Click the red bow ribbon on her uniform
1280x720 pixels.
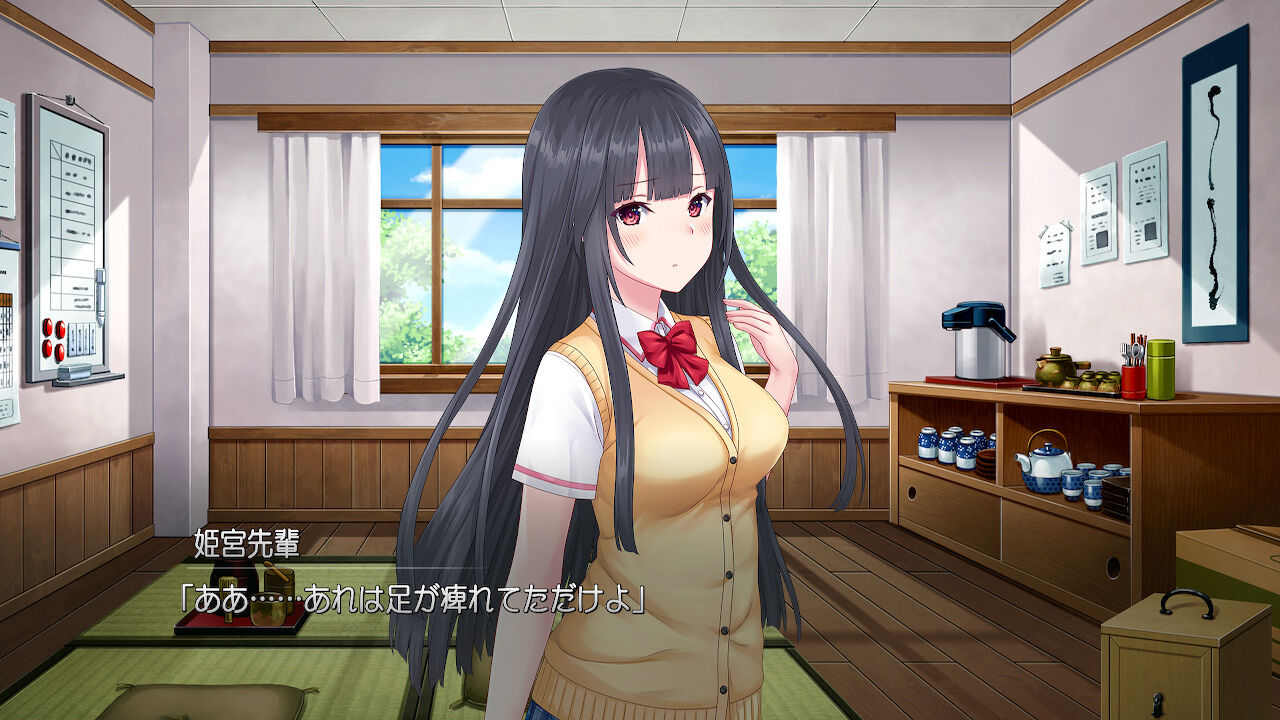click(x=672, y=346)
